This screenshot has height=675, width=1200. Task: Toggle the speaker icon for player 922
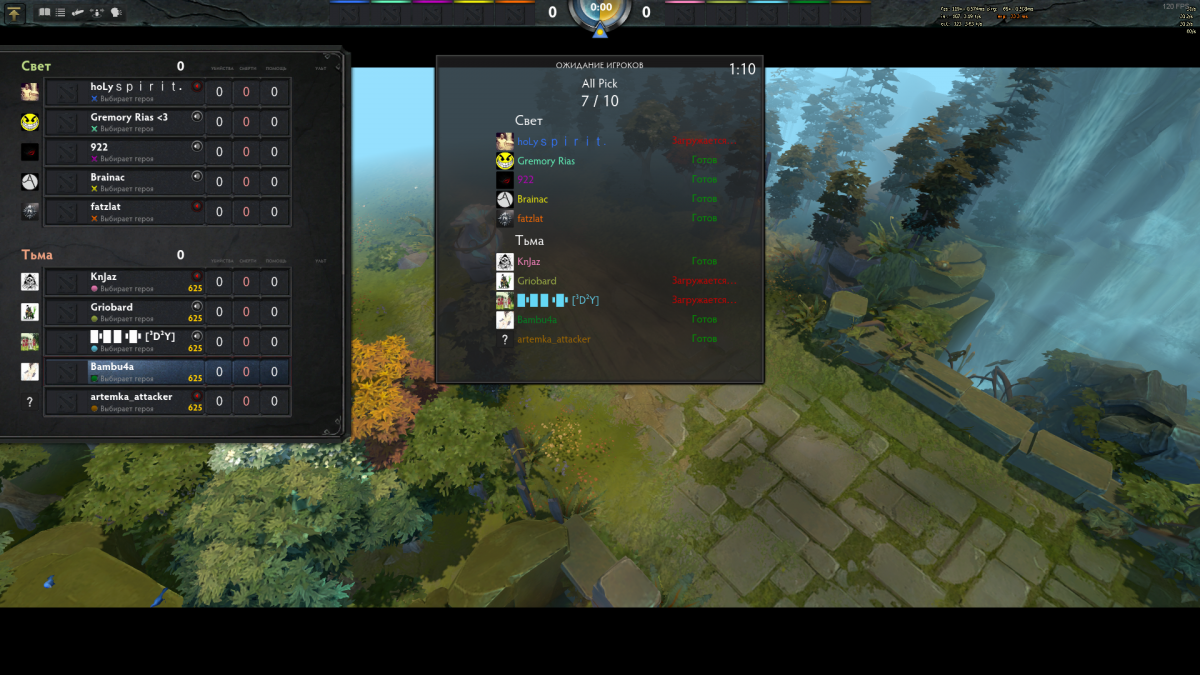tap(197, 147)
